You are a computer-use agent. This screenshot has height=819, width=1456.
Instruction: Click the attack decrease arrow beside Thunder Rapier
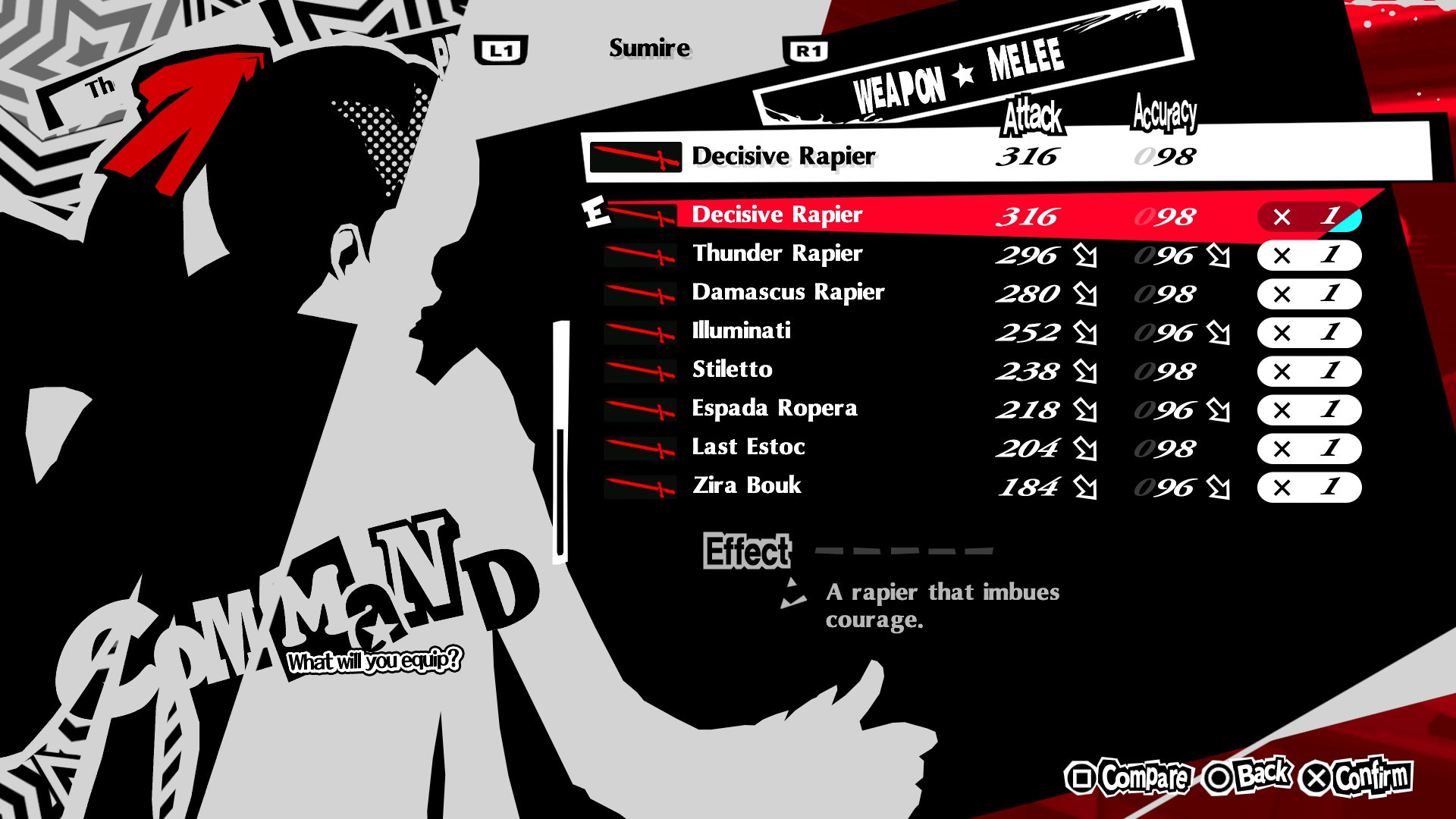pyautogui.click(x=1086, y=256)
